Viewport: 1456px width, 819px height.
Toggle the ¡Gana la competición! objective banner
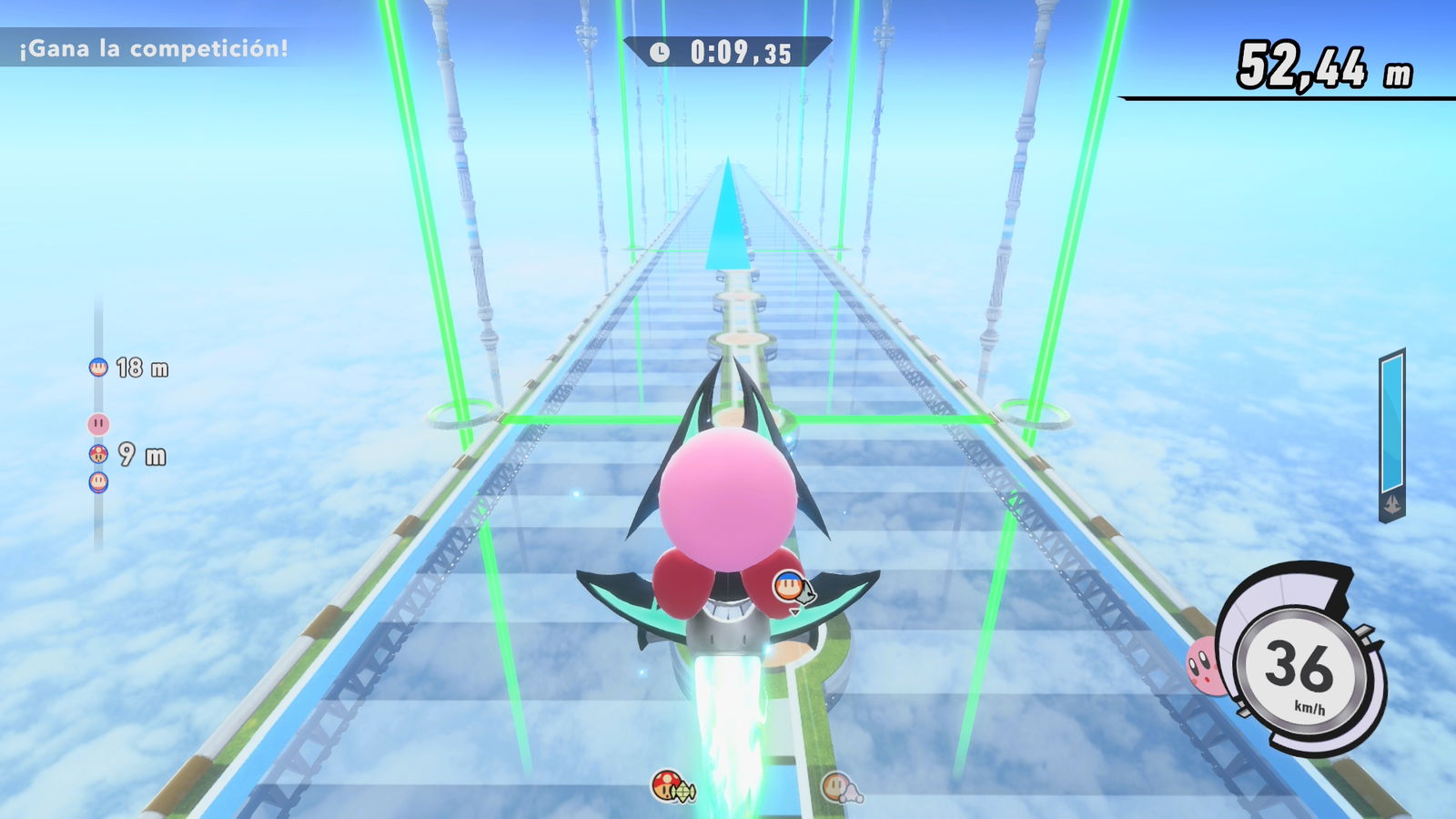click(x=151, y=47)
